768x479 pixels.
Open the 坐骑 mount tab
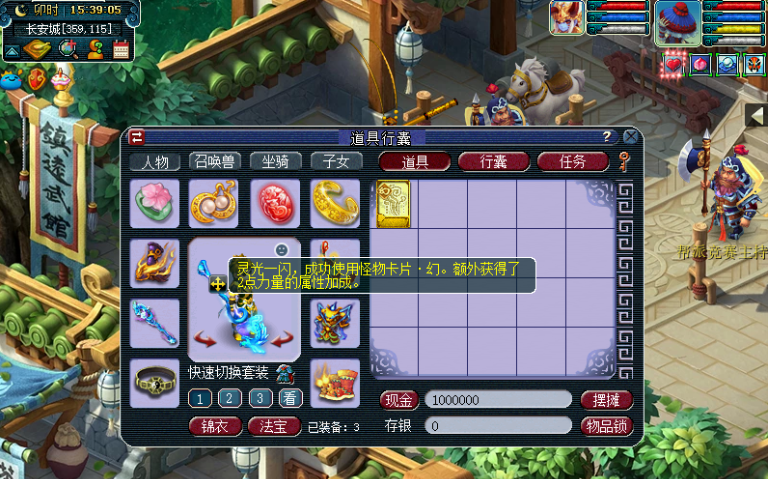coord(275,162)
